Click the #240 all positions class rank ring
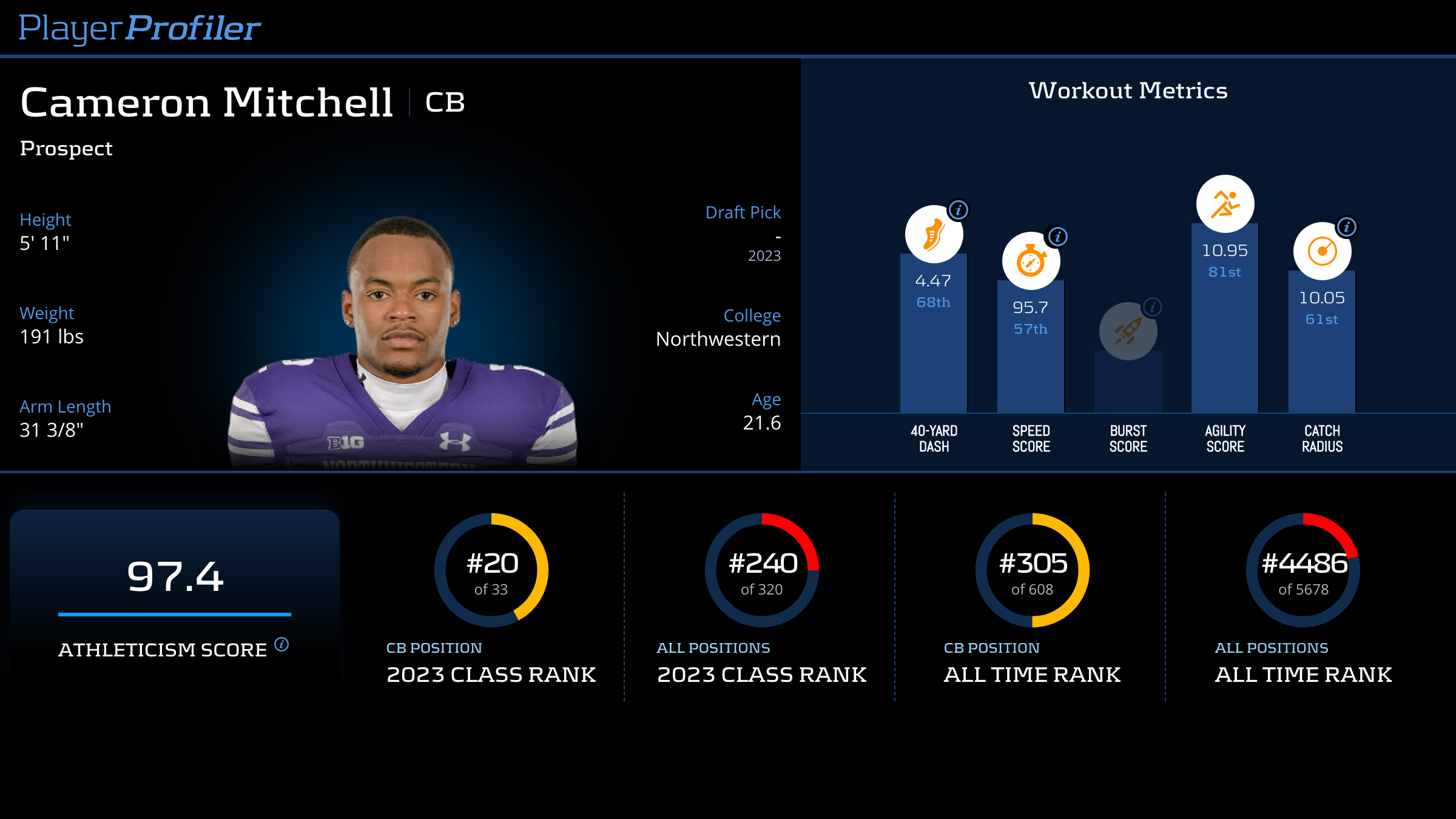Viewport: 1456px width, 819px height. pyautogui.click(x=762, y=570)
